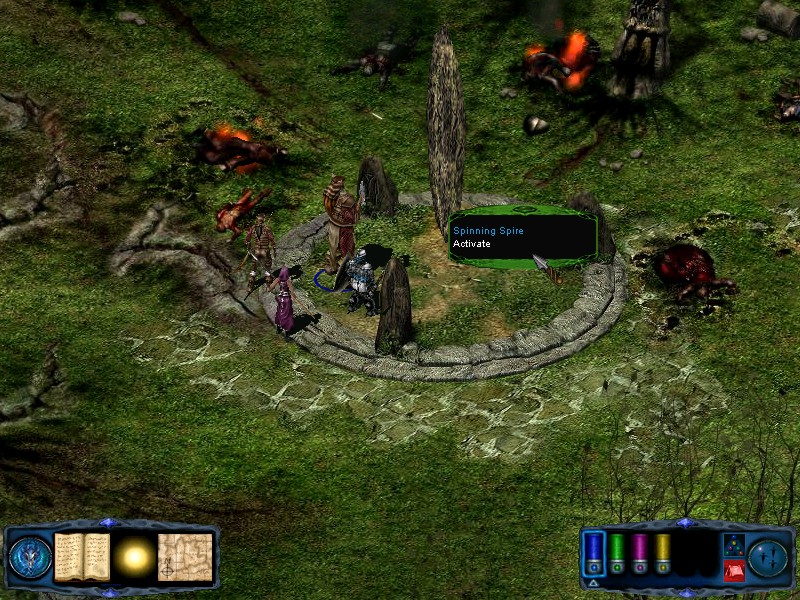
Task: Open the parchment world map
Action: tap(185, 556)
